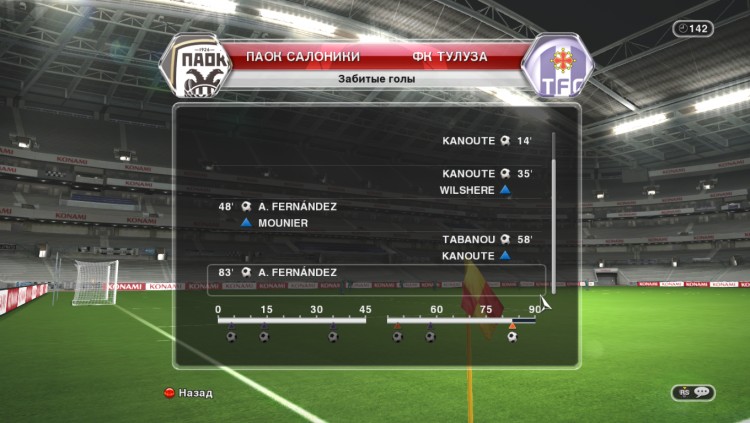The height and width of the screenshot is (423, 750).
Task: Click the last ball marker on the match timeline
Action: click(x=512, y=337)
